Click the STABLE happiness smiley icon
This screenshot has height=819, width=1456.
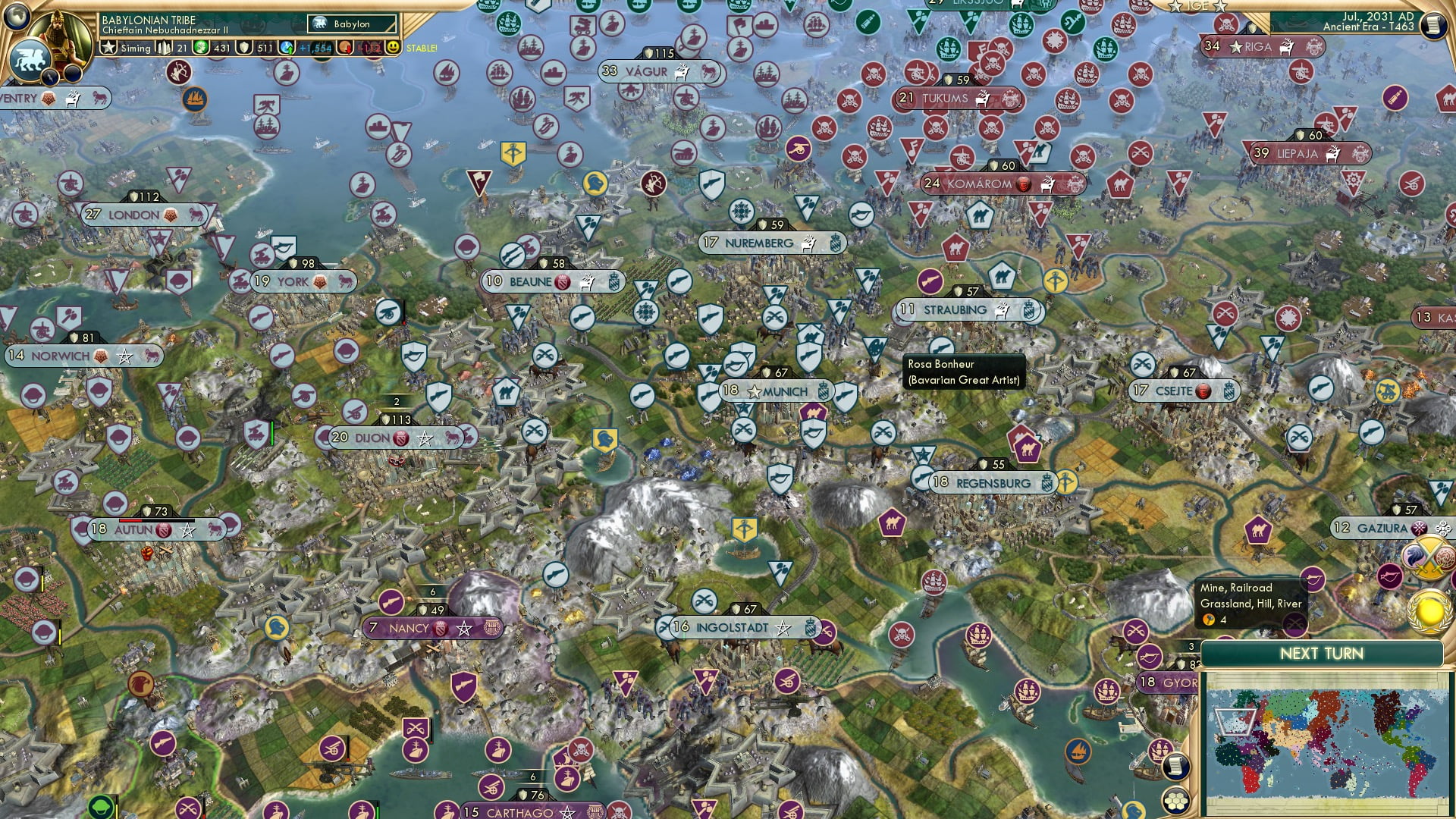coord(394,49)
